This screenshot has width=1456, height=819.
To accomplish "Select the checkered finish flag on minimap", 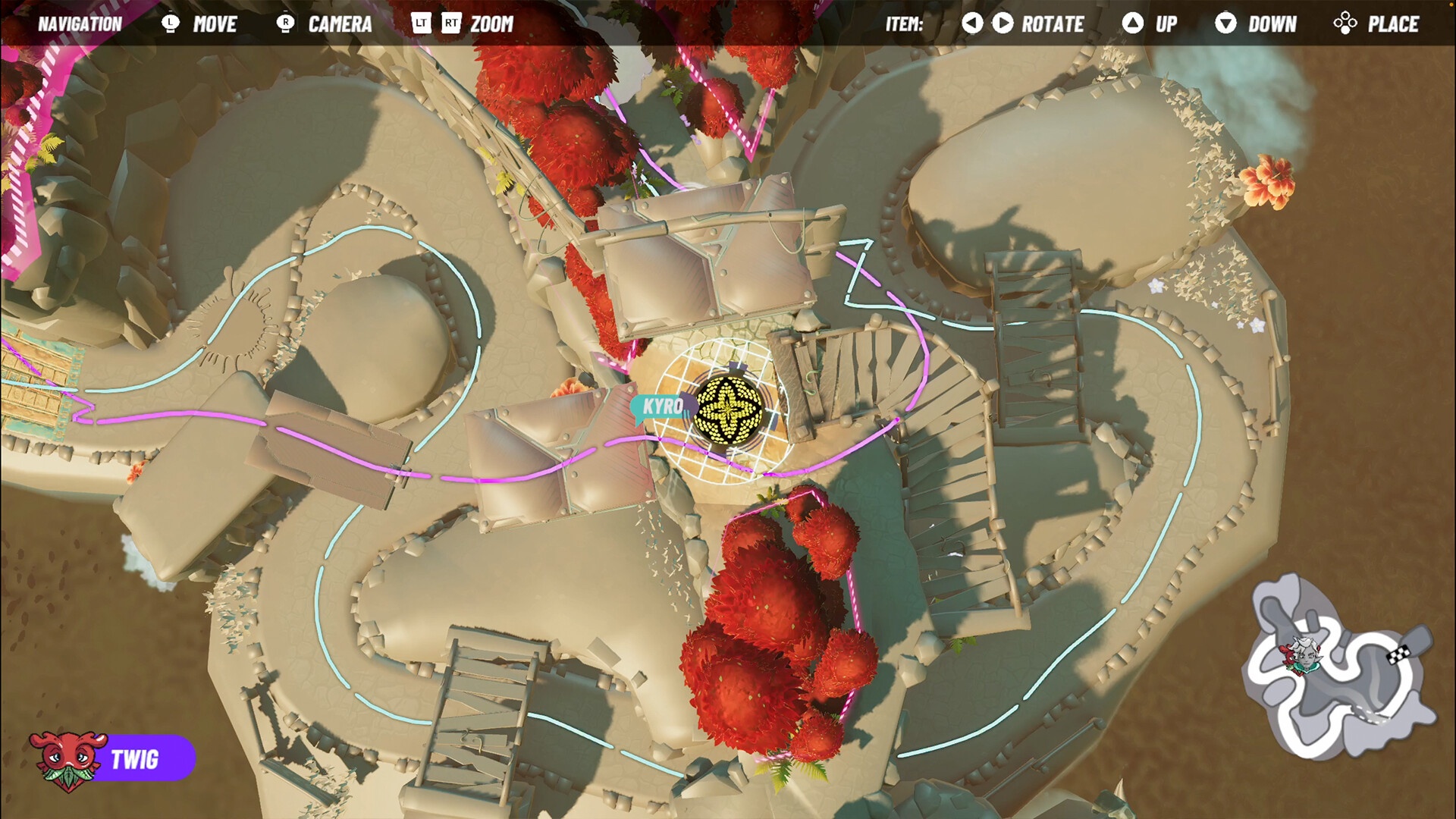I will click(x=1399, y=653).
